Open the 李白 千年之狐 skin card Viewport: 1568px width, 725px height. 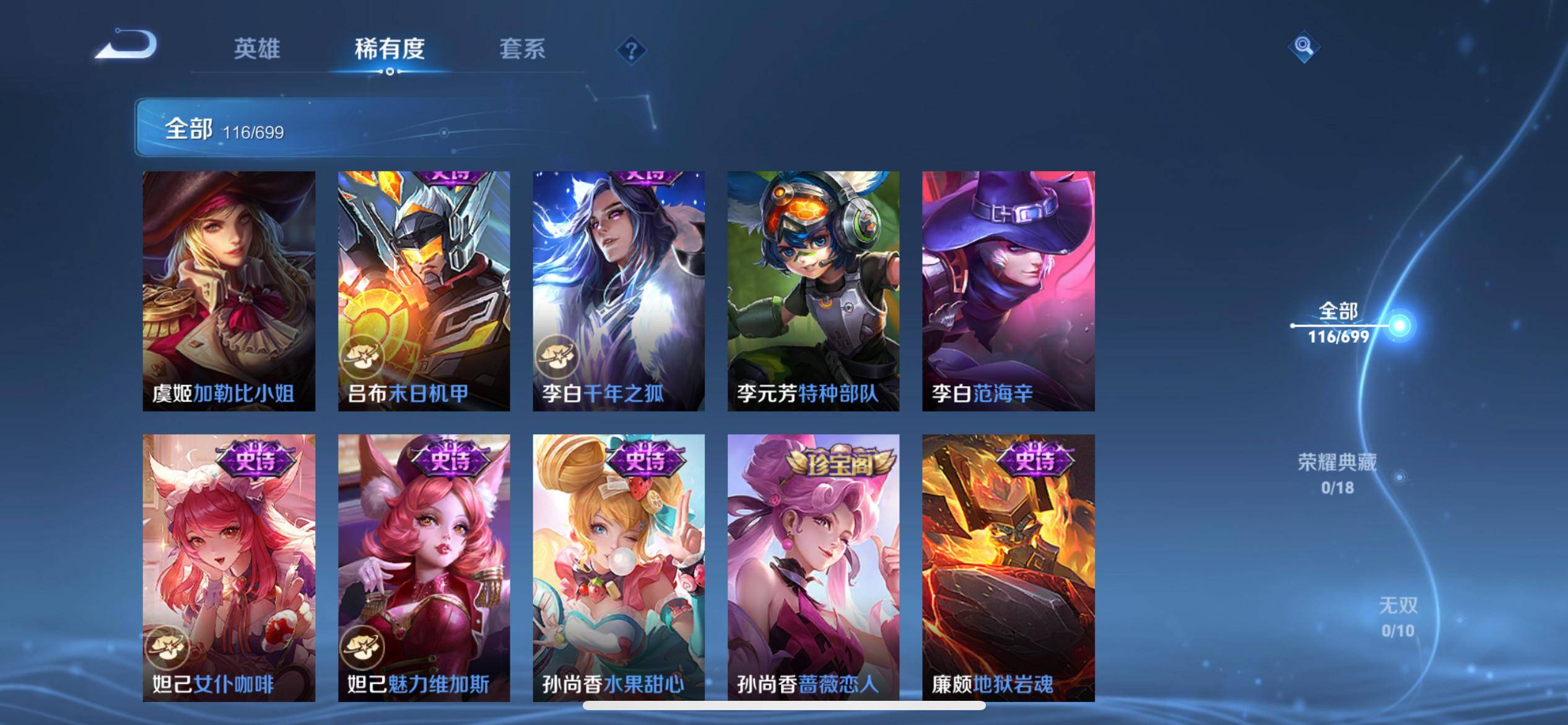(x=619, y=291)
